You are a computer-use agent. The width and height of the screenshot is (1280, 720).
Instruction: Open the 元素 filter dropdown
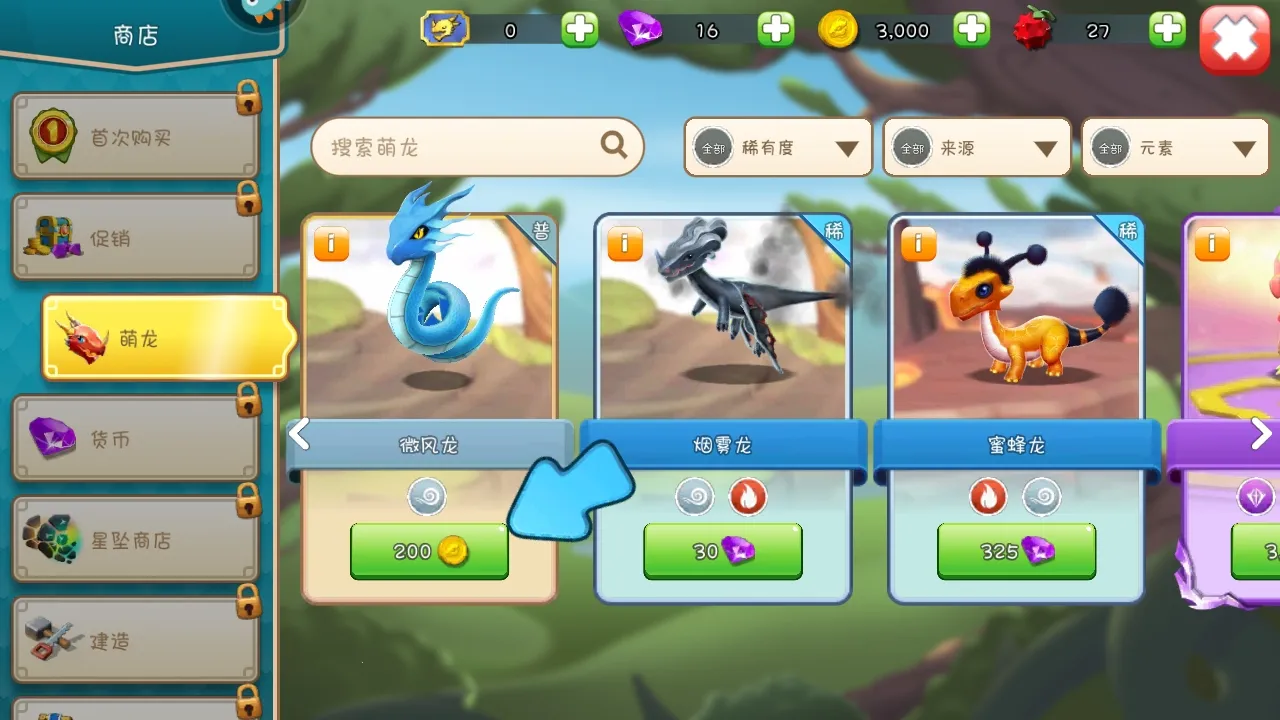[x=1174, y=146]
